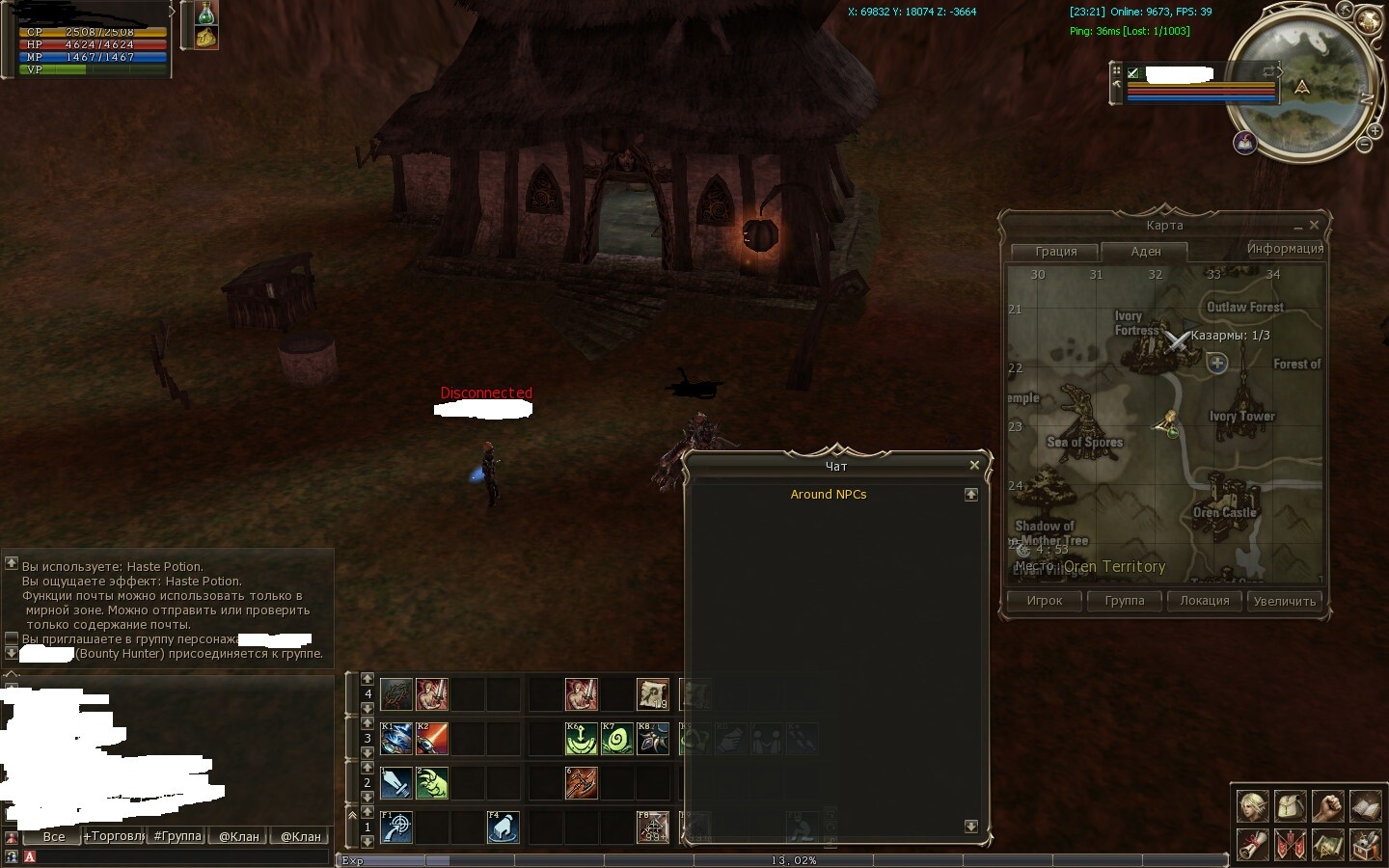Select the Аден map tab
Viewport: 1389px width, 868px height.
[1145, 251]
